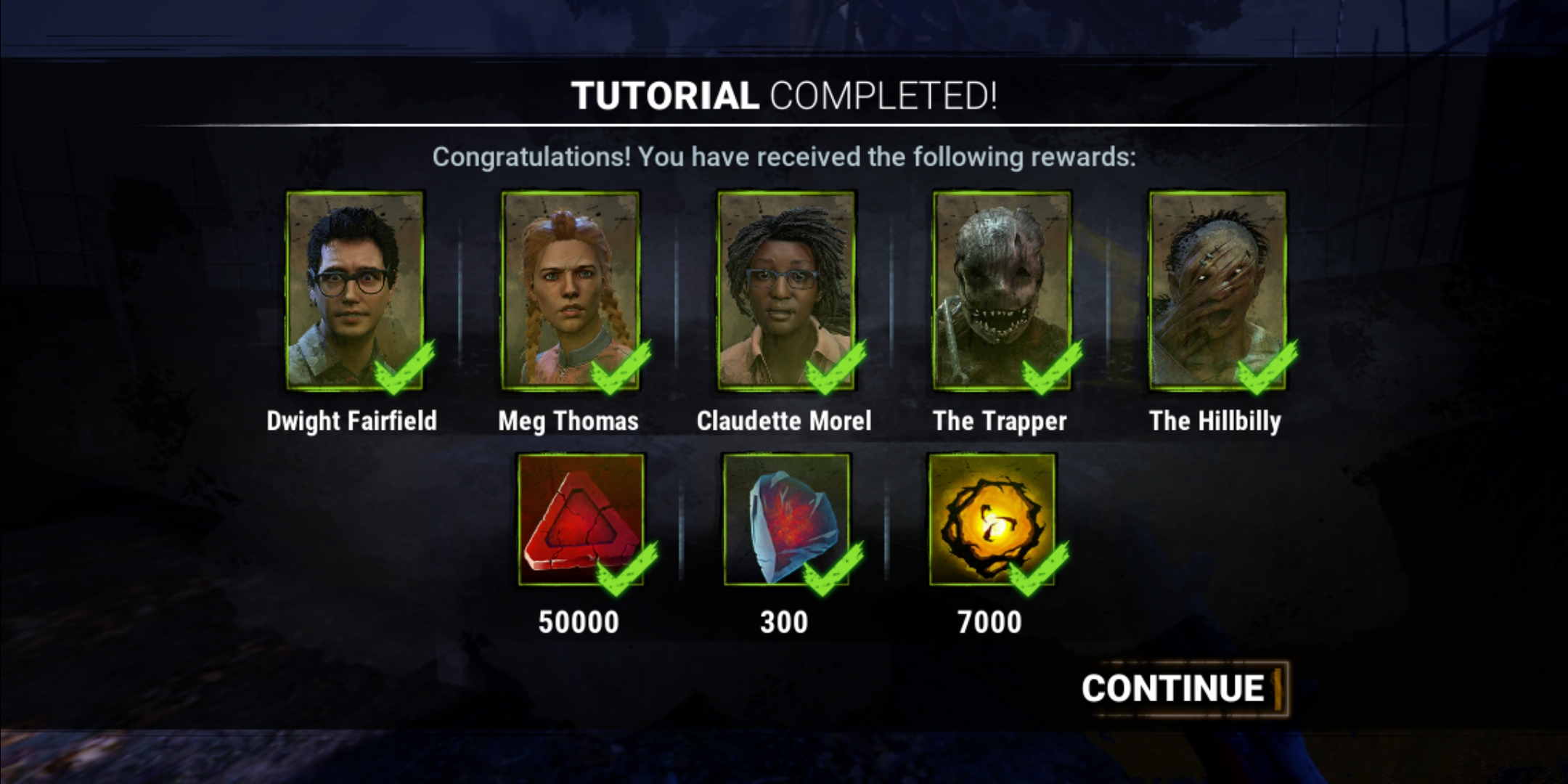Click the CONTINUE button
1568x784 pixels.
pos(1182,688)
